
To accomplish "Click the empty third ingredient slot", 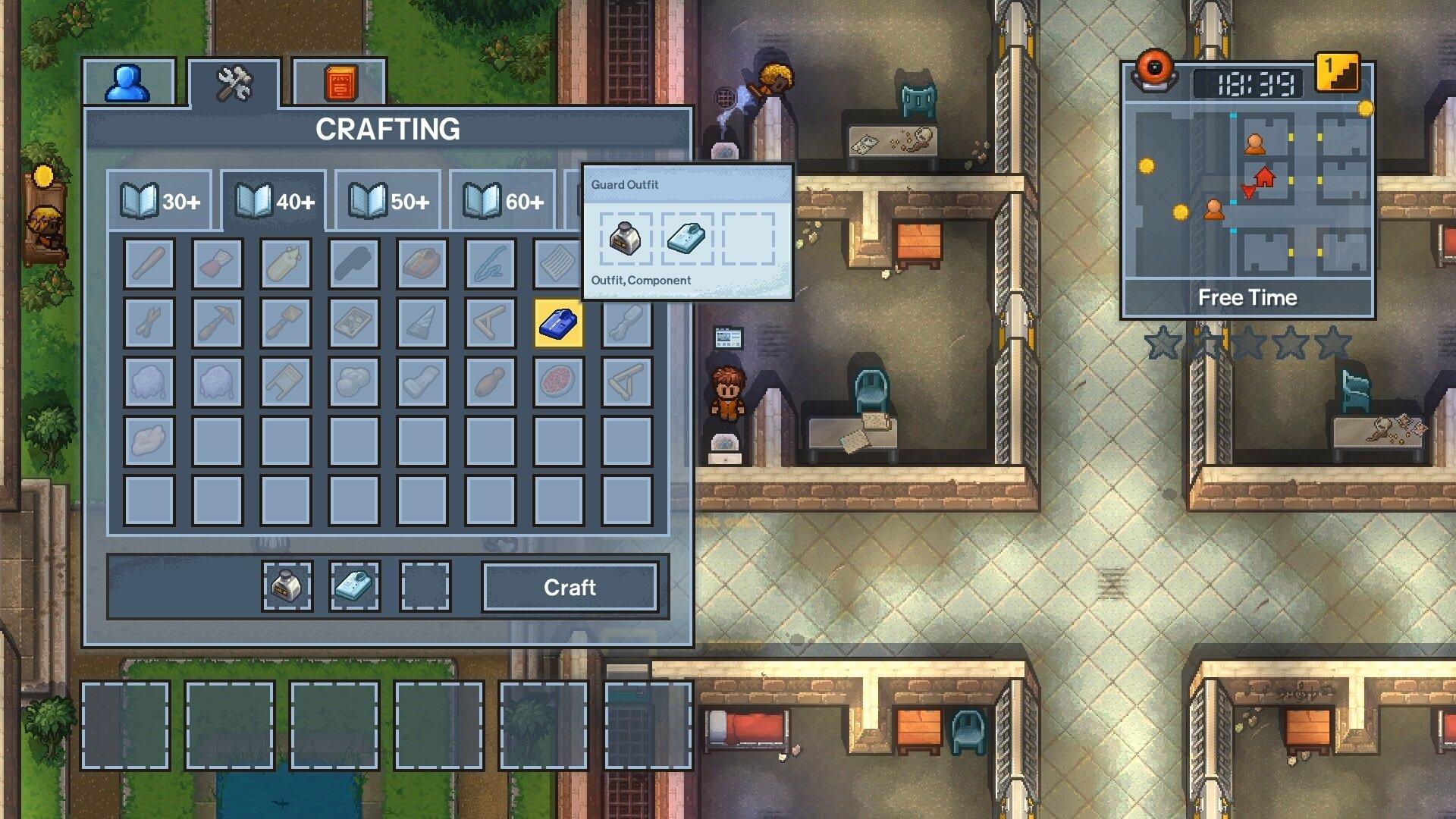I will coord(423,588).
